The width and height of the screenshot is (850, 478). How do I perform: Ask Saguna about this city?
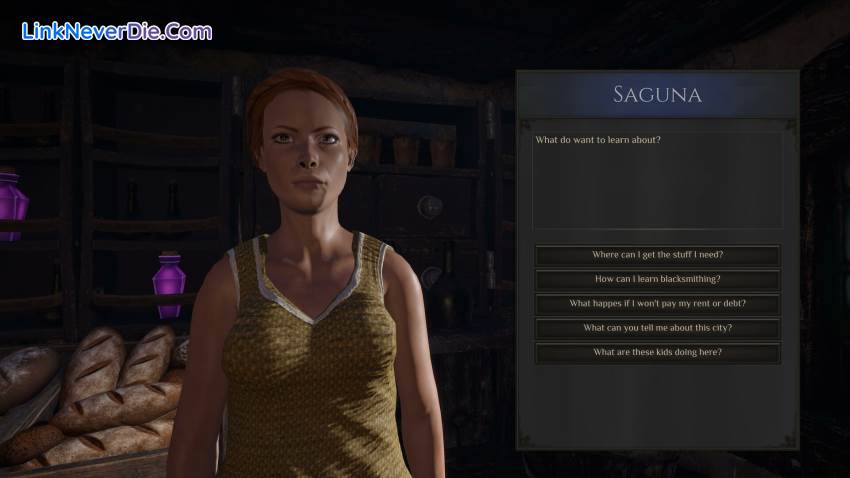(x=657, y=328)
